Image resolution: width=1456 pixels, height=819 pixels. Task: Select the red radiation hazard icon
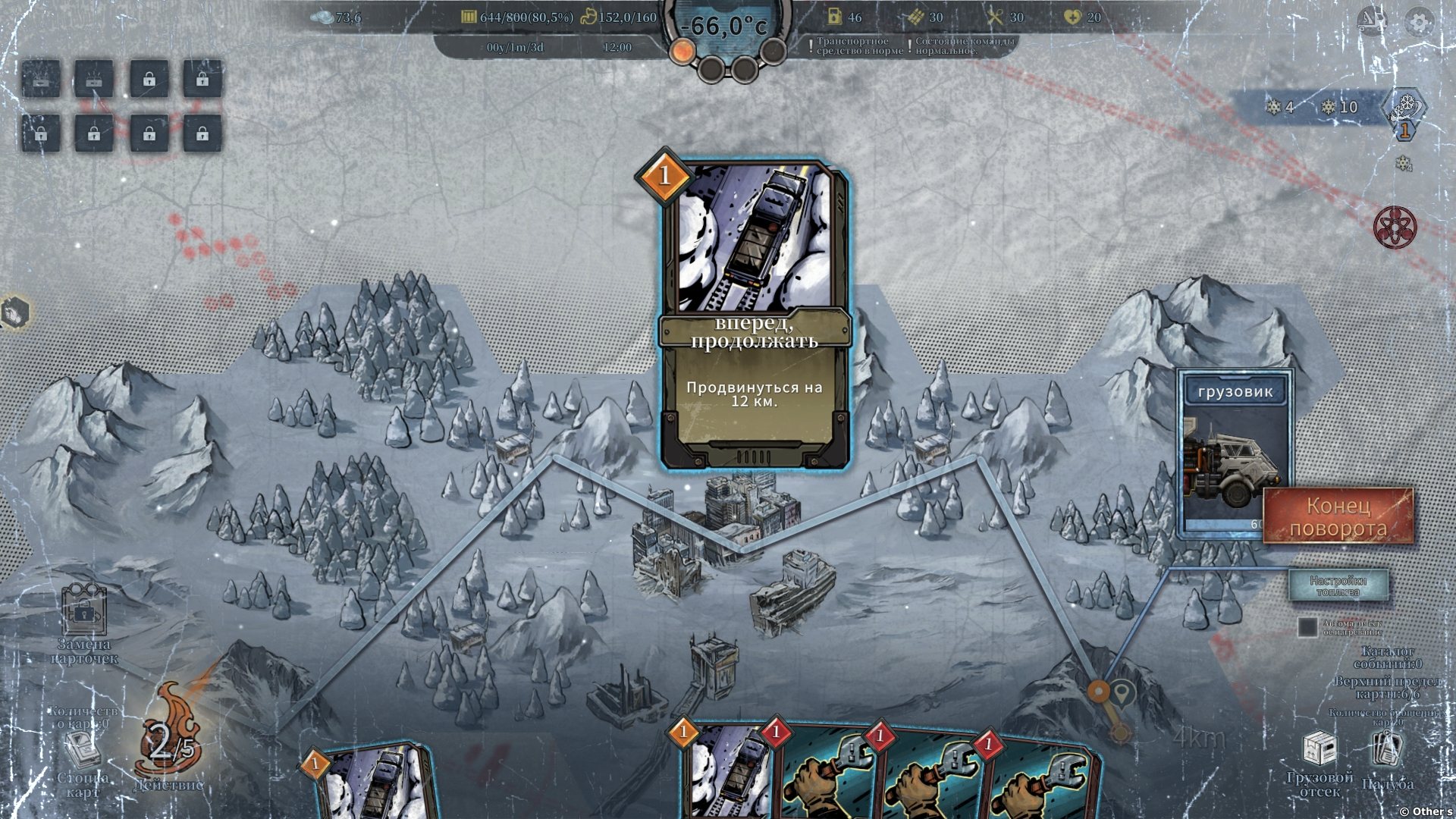[x=1395, y=227]
